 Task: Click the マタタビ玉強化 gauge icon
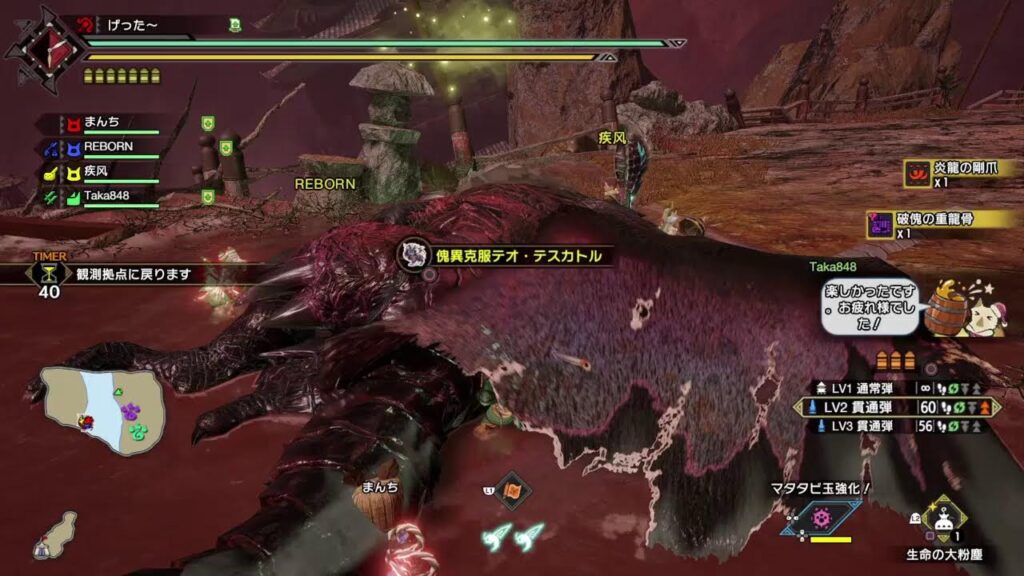click(822, 517)
